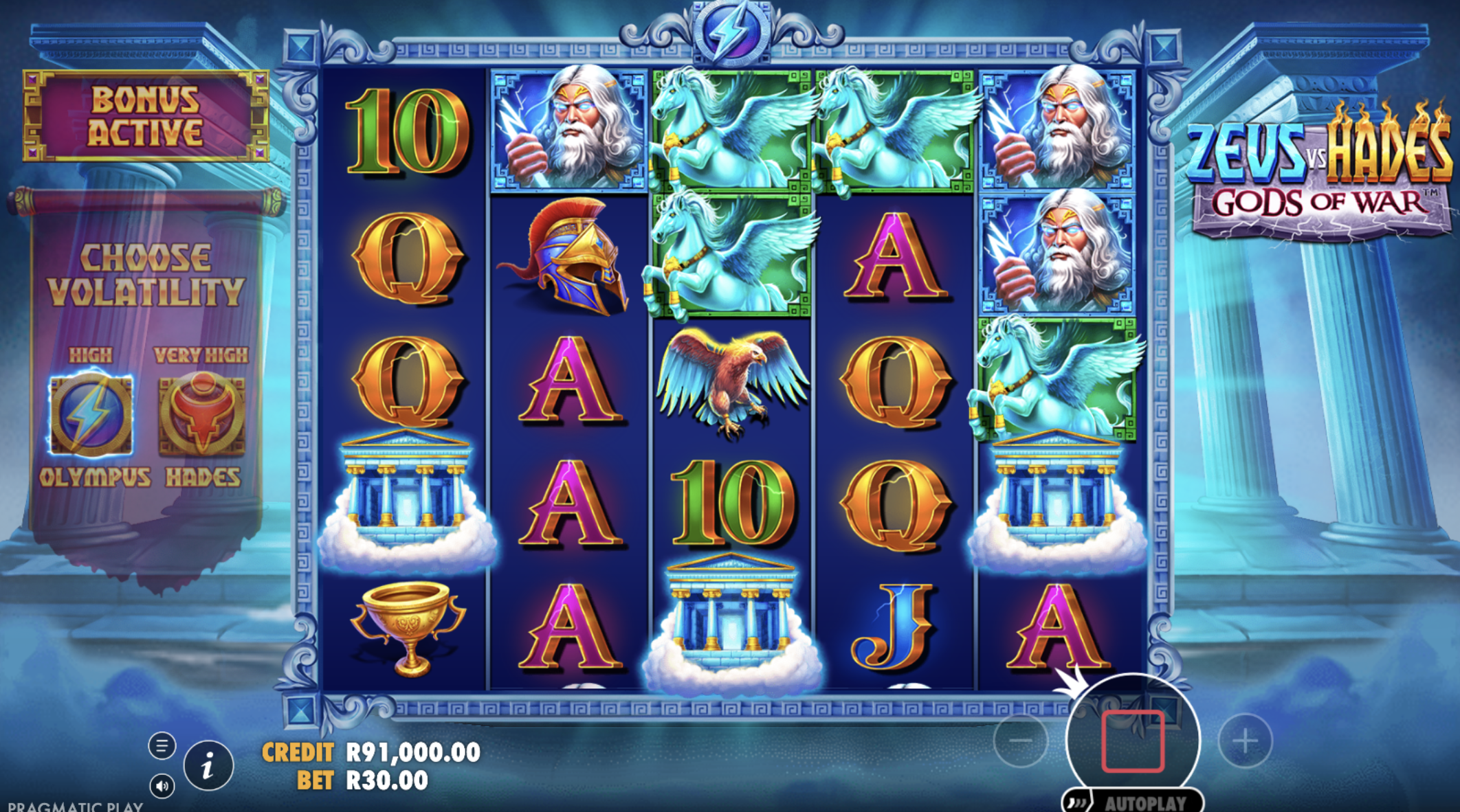Open the game info page
Image resolution: width=1460 pixels, height=812 pixels.
tap(208, 765)
